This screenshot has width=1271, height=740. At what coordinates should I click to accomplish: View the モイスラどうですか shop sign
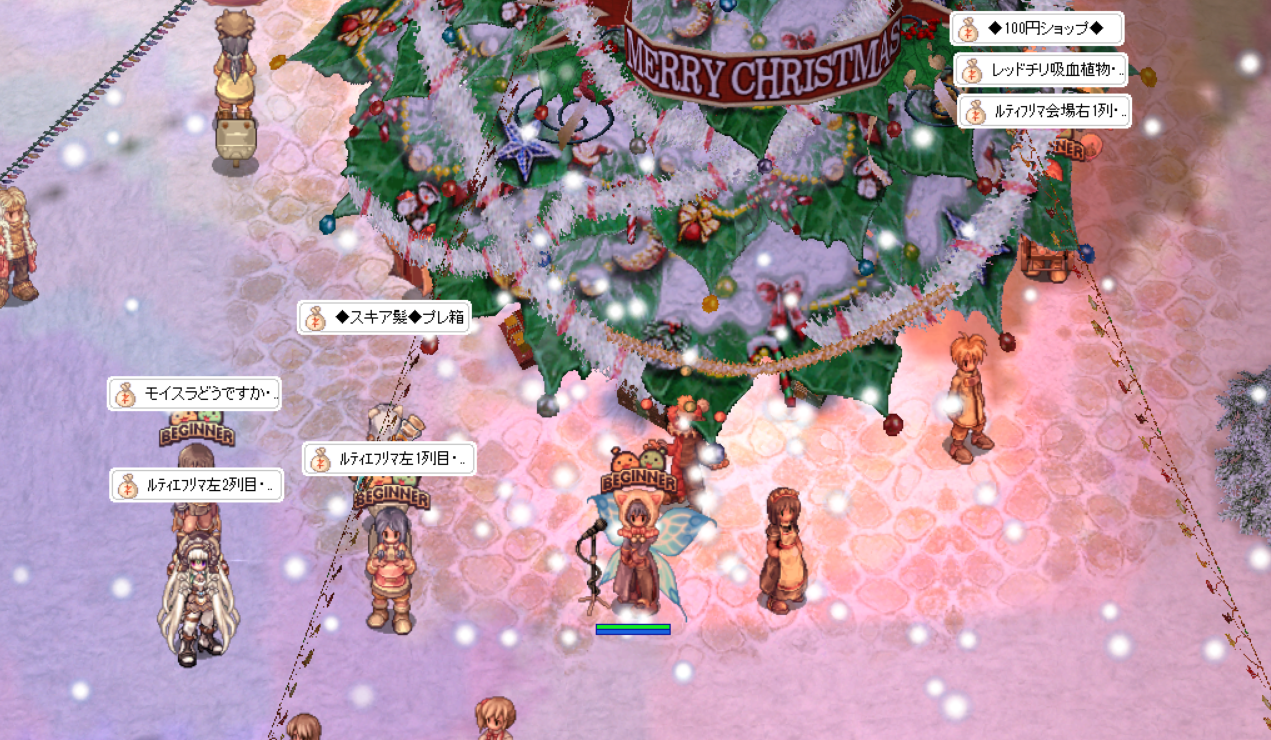pyautogui.click(x=194, y=394)
